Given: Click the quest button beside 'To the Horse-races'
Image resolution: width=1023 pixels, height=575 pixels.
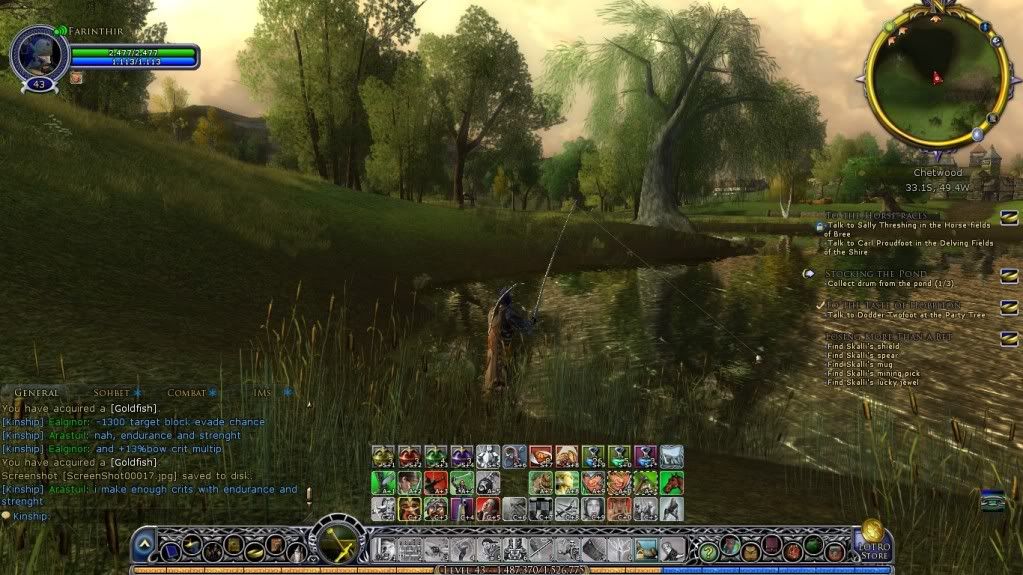Looking at the screenshot, I should (x=1009, y=218).
